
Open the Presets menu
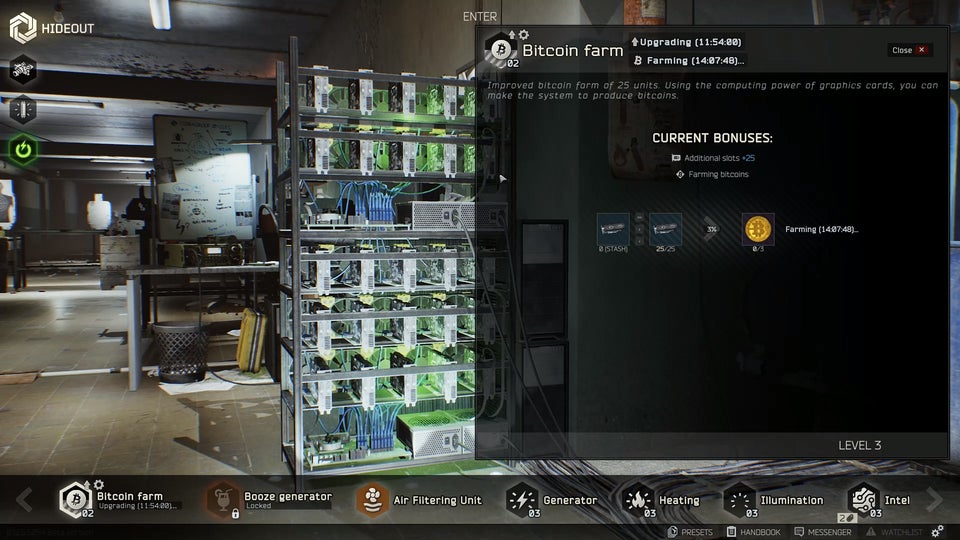click(x=690, y=532)
